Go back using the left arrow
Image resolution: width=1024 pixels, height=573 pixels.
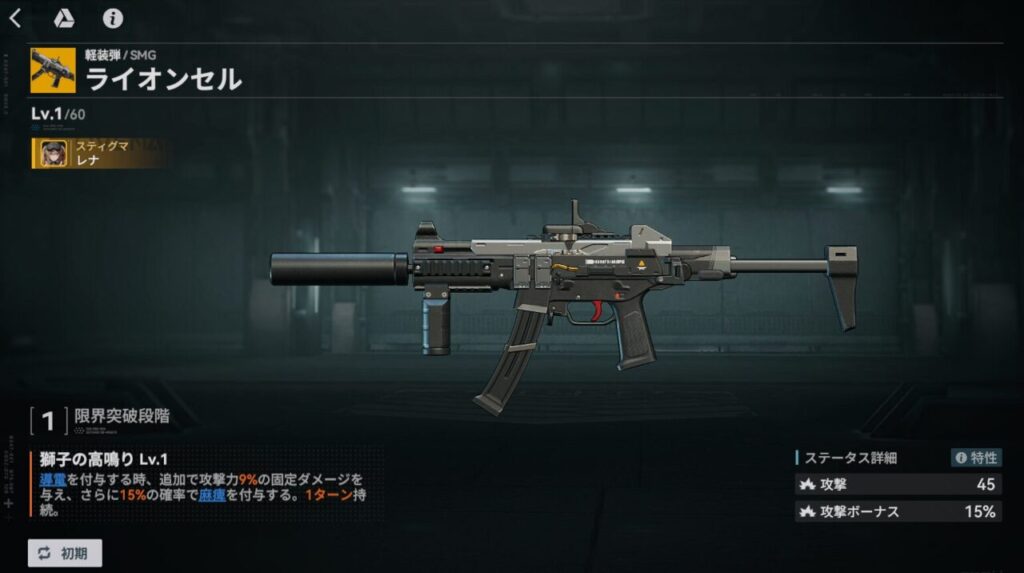pyautogui.click(x=15, y=19)
